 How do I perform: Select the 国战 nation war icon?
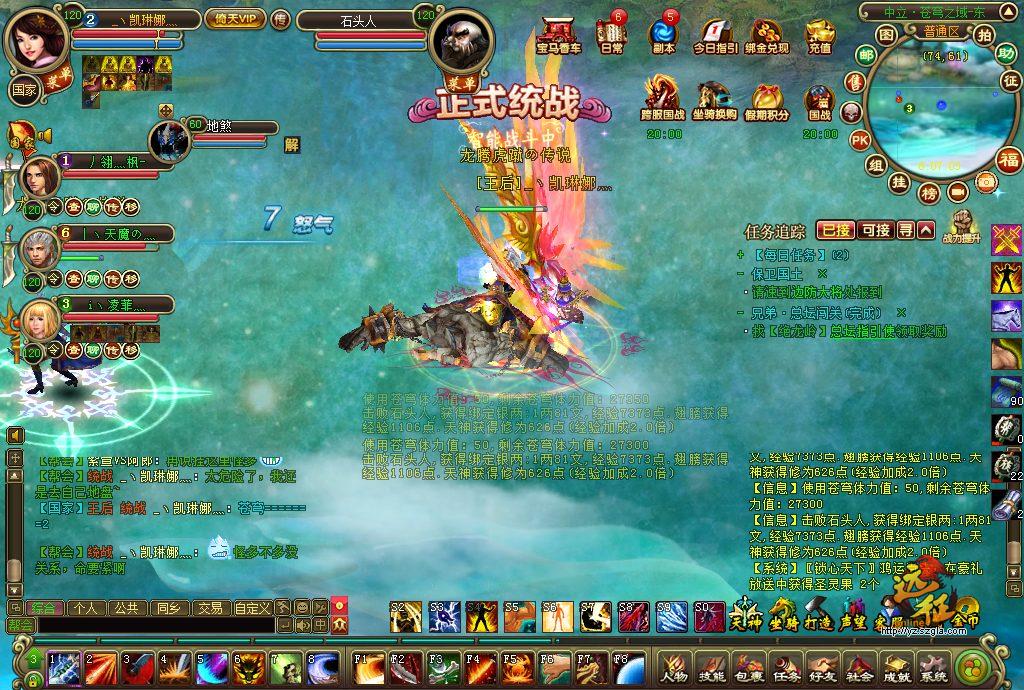pyautogui.click(x=820, y=101)
